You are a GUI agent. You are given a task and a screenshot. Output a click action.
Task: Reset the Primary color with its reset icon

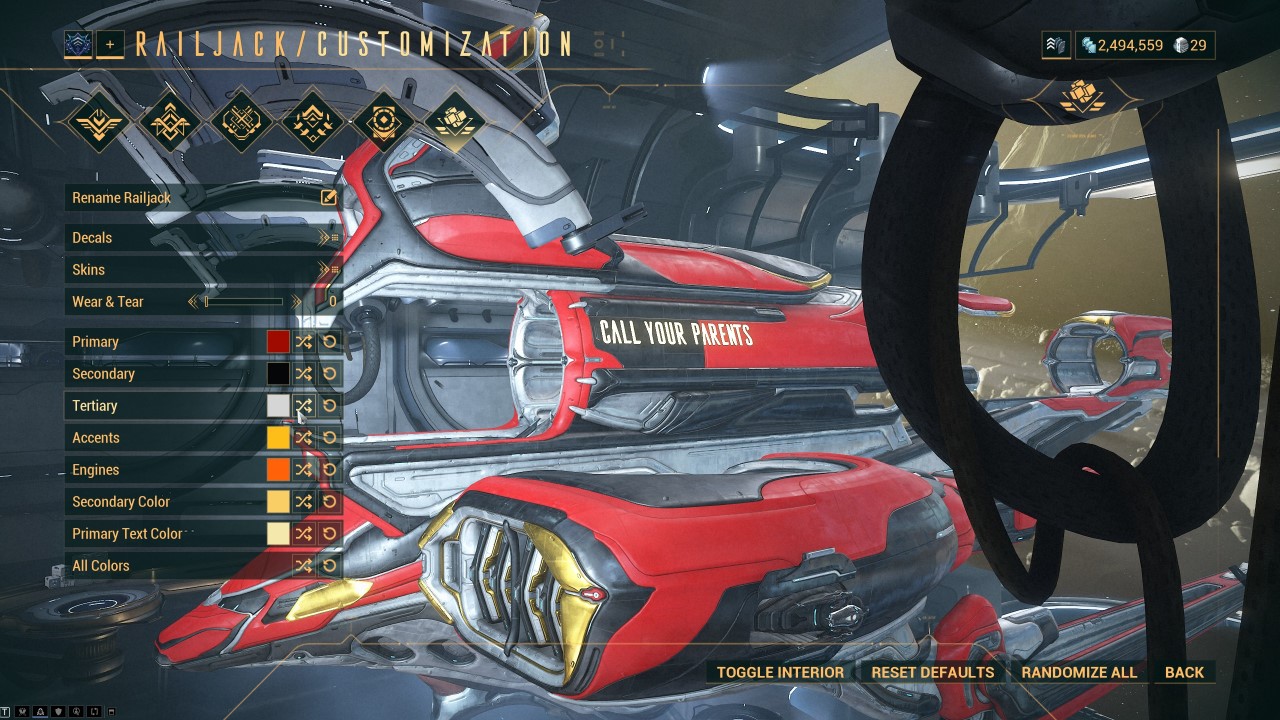coord(329,342)
